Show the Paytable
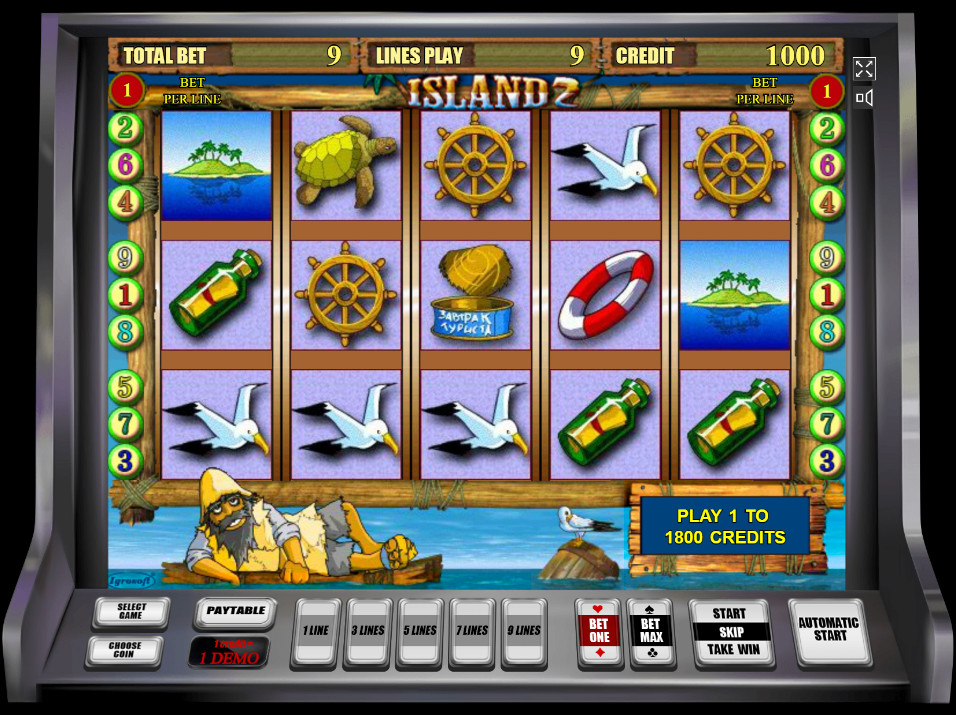 tap(235, 611)
